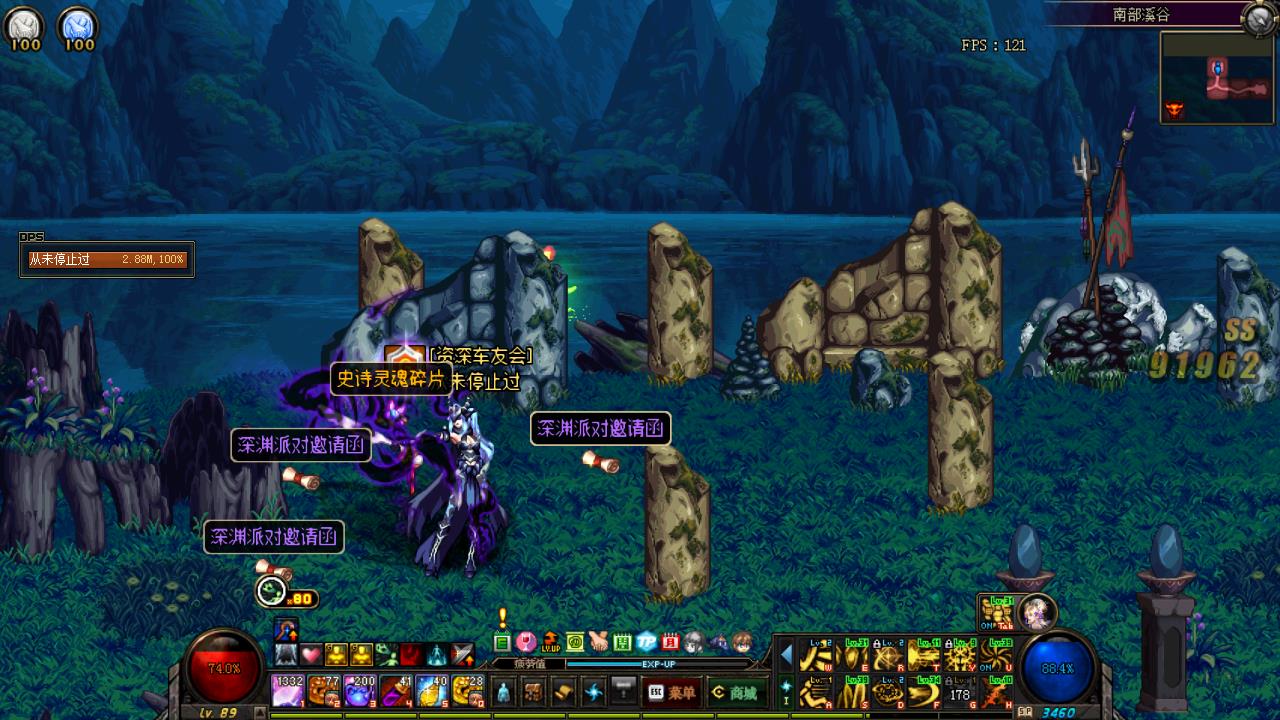Activate the skill bound to T
The width and height of the screenshot is (1280, 720).
924,656
